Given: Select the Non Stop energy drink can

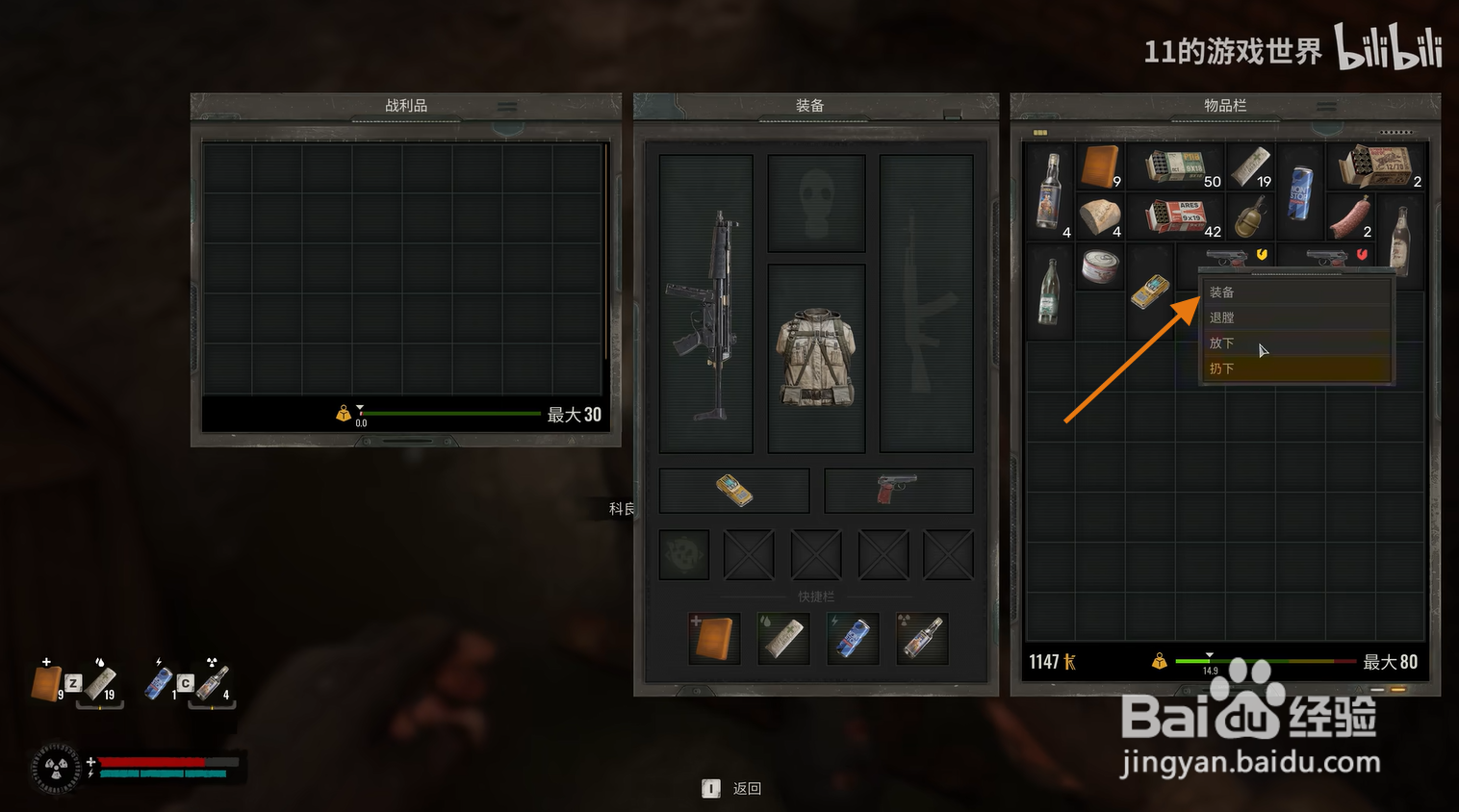Looking at the screenshot, I should (x=1300, y=191).
